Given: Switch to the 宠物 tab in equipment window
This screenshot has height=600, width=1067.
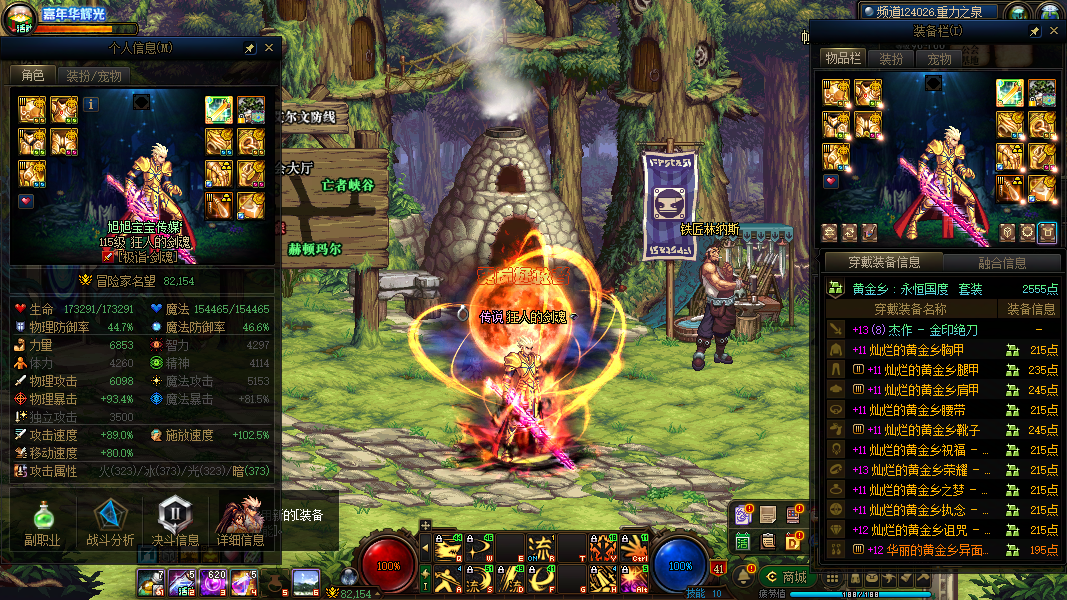Looking at the screenshot, I should point(939,59).
